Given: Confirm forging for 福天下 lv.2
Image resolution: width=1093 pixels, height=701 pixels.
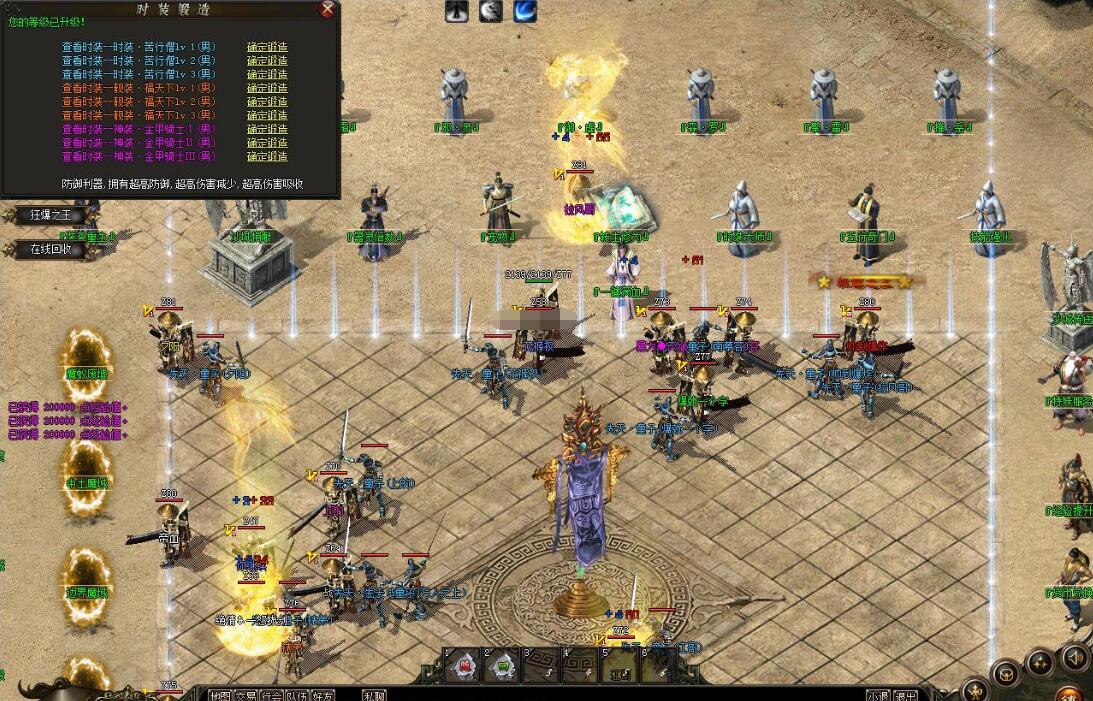Looking at the screenshot, I should [267, 101].
